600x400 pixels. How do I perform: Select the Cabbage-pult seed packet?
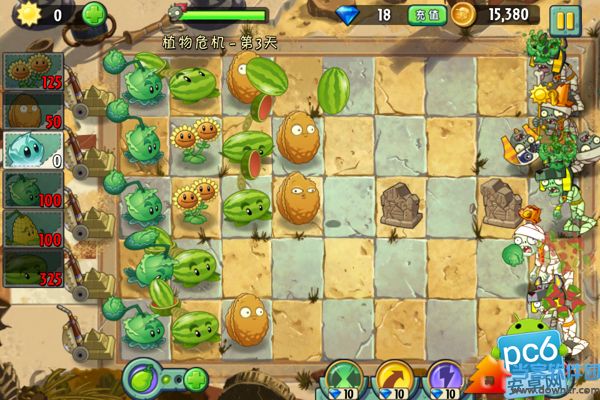pos(31,189)
